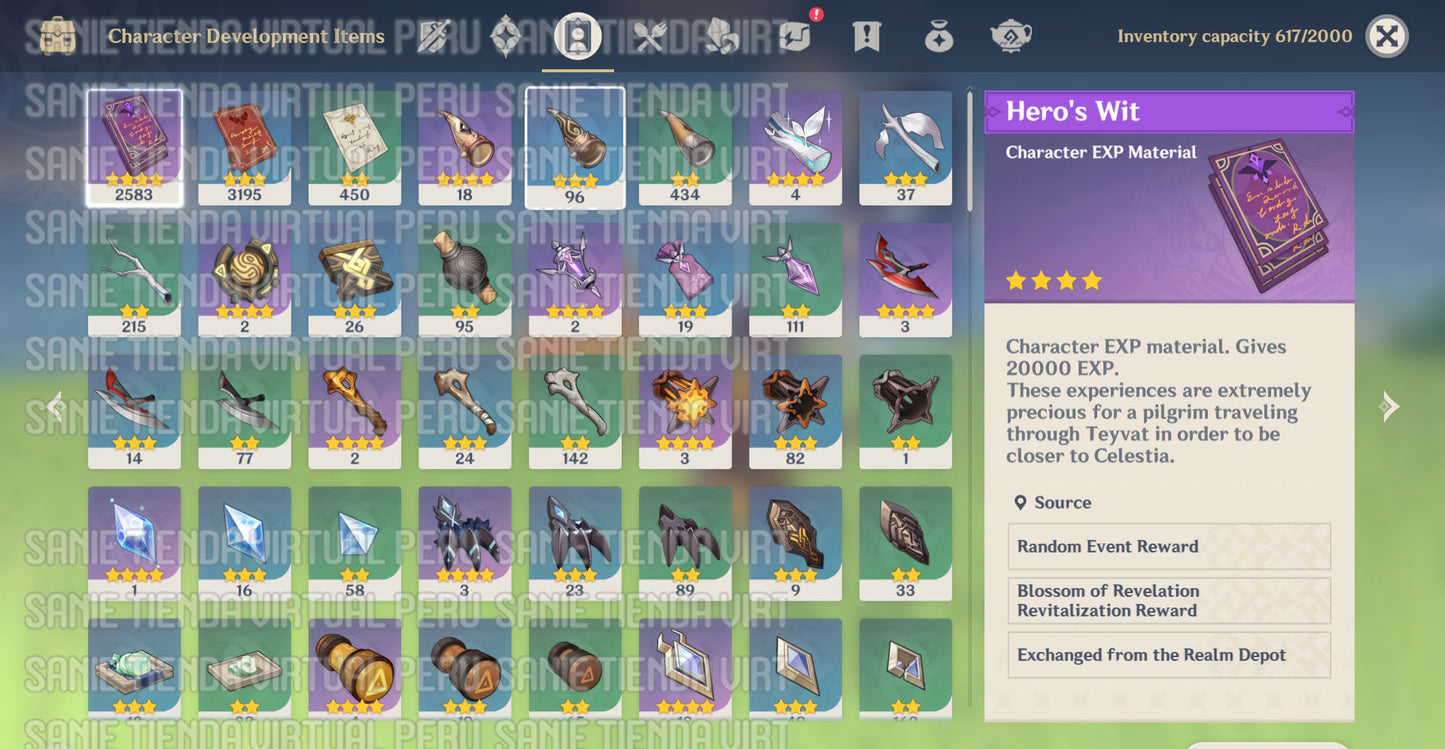Switch to the Food tab
Screen dimensions: 1445x749
(x=650, y=37)
